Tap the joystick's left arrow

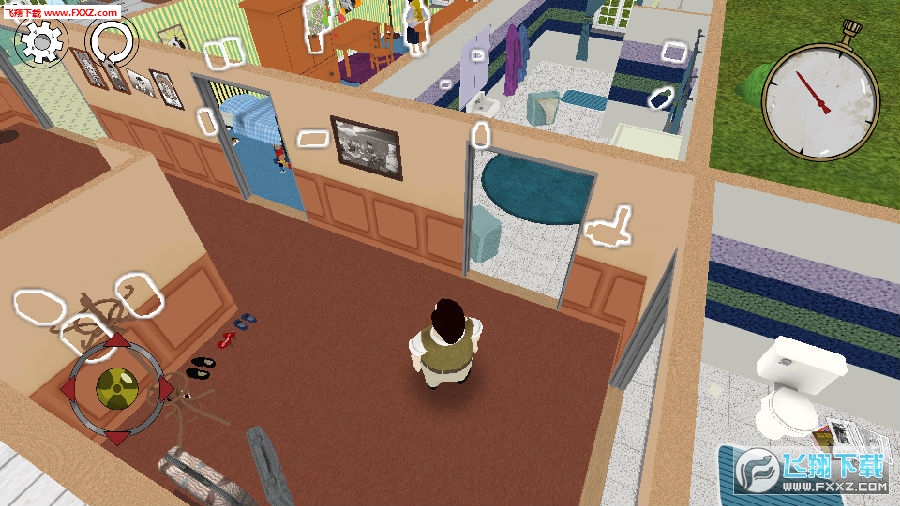[x=69, y=388]
